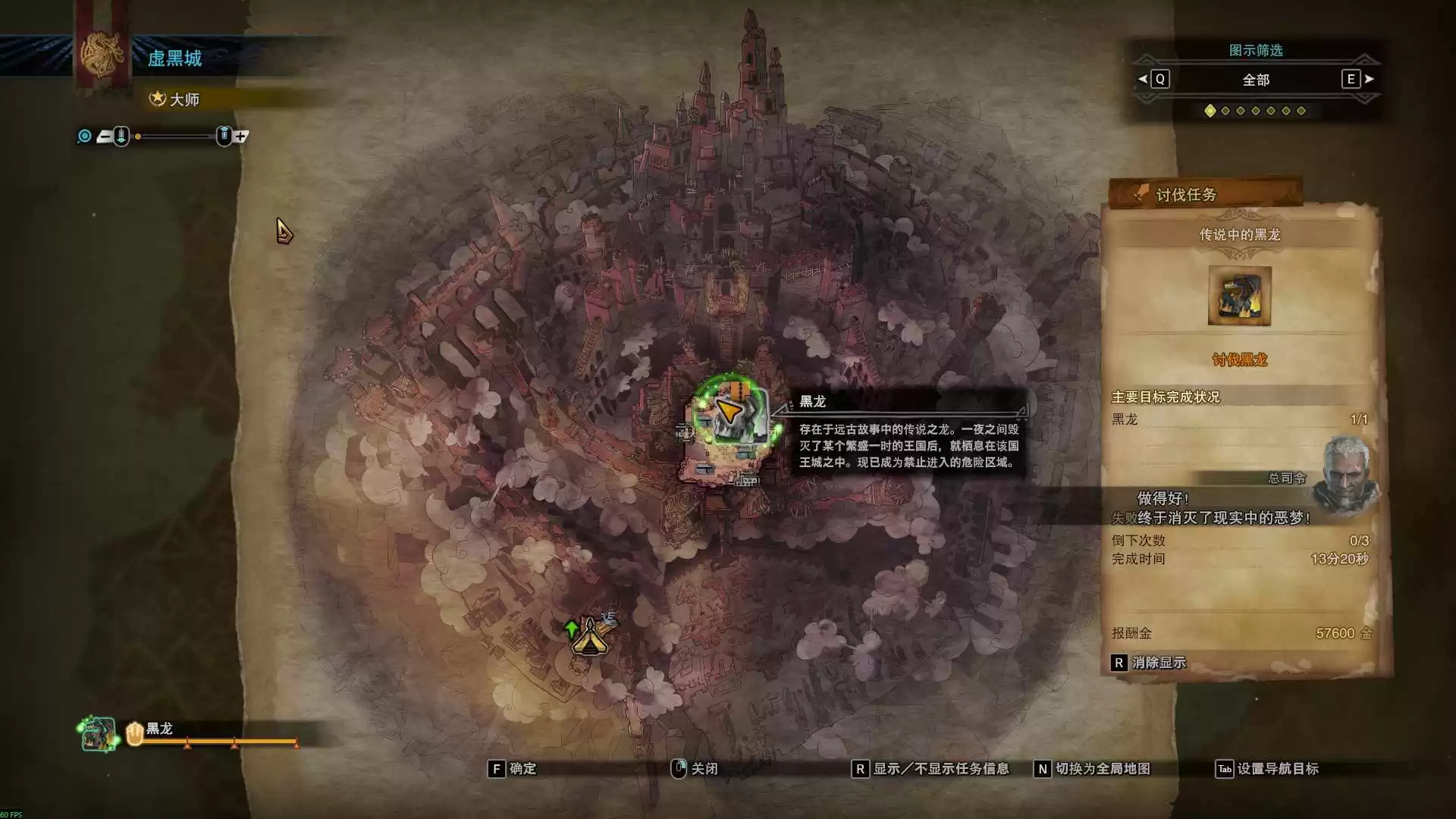
Task: Click the blue circular icon beside the zoom bar
Action: tap(85, 136)
